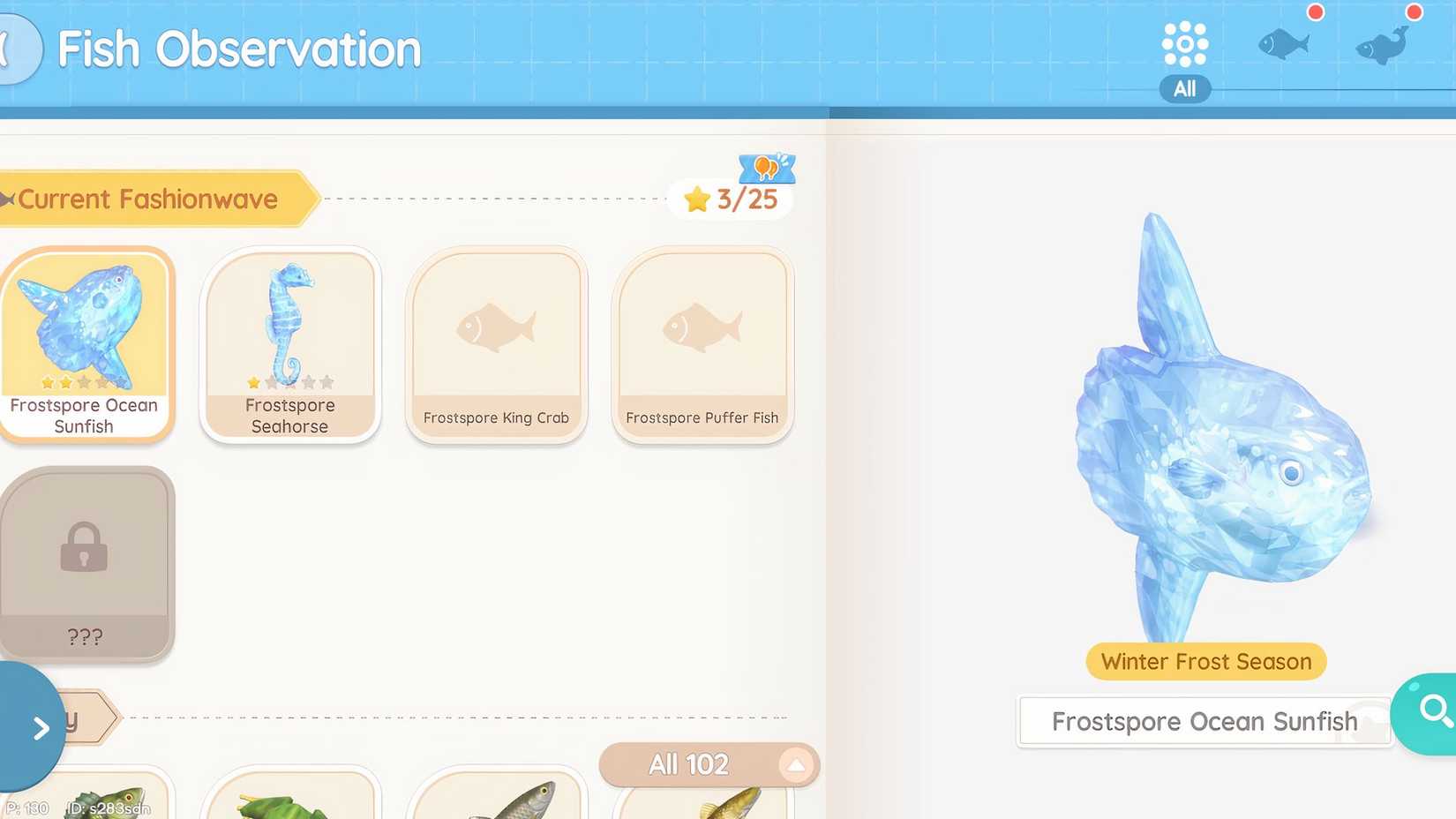Open the All category grid icon
Screen dimensions: 1456x819
click(x=1184, y=46)
